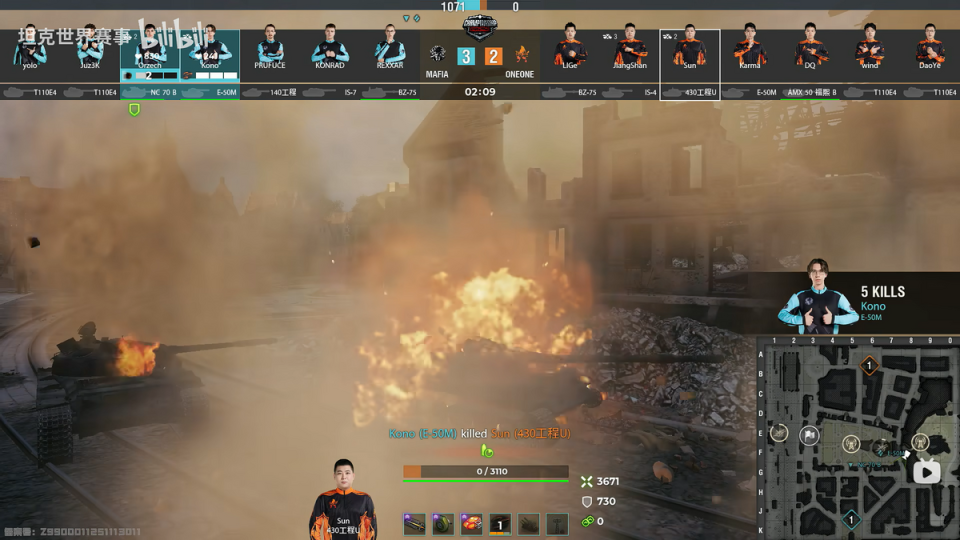Choose DaoYe's player portrait
Viewport: 960px width, 540px height.
930,50
